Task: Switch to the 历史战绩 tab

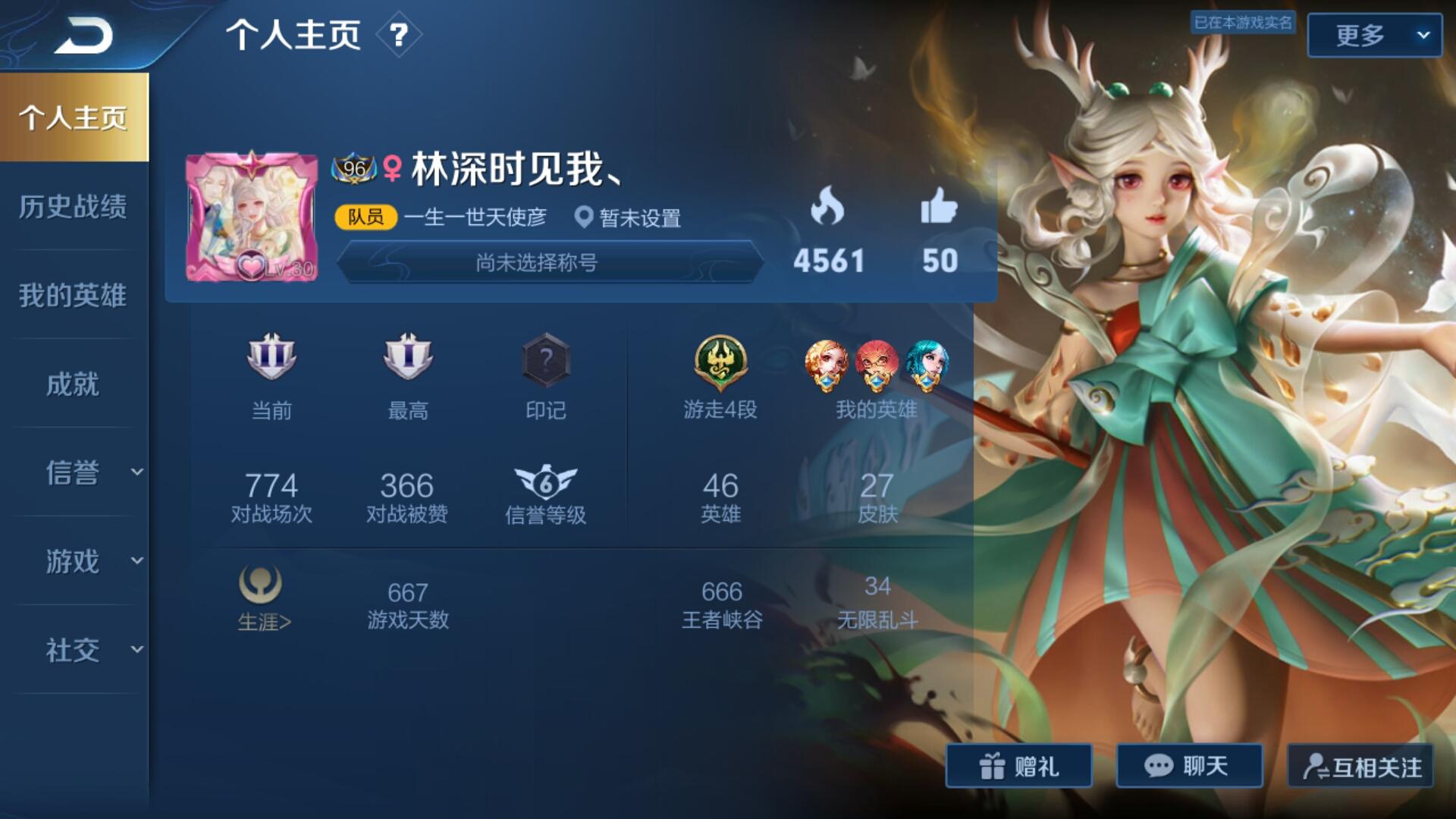Action: (x=74, y=207)
